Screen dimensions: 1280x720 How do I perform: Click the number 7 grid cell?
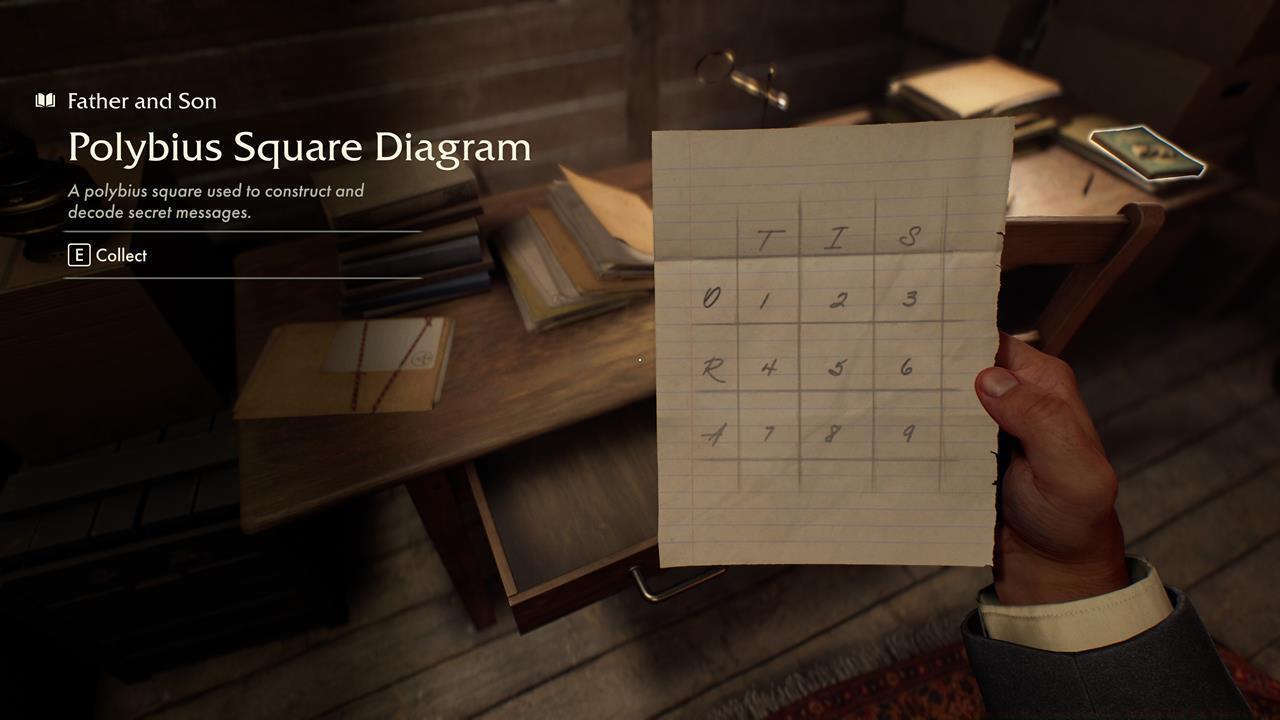(770, 435)
